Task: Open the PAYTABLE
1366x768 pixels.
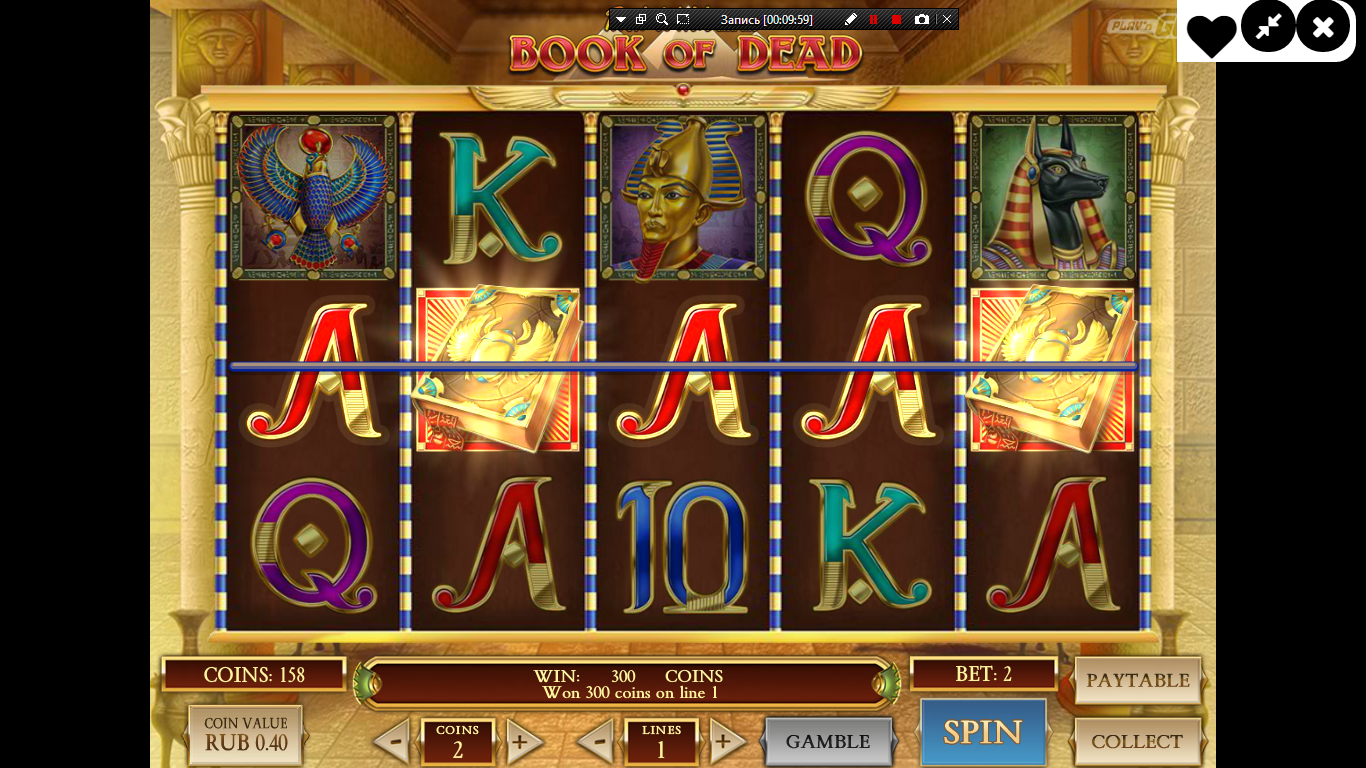Action: (x=1137, y=681)
